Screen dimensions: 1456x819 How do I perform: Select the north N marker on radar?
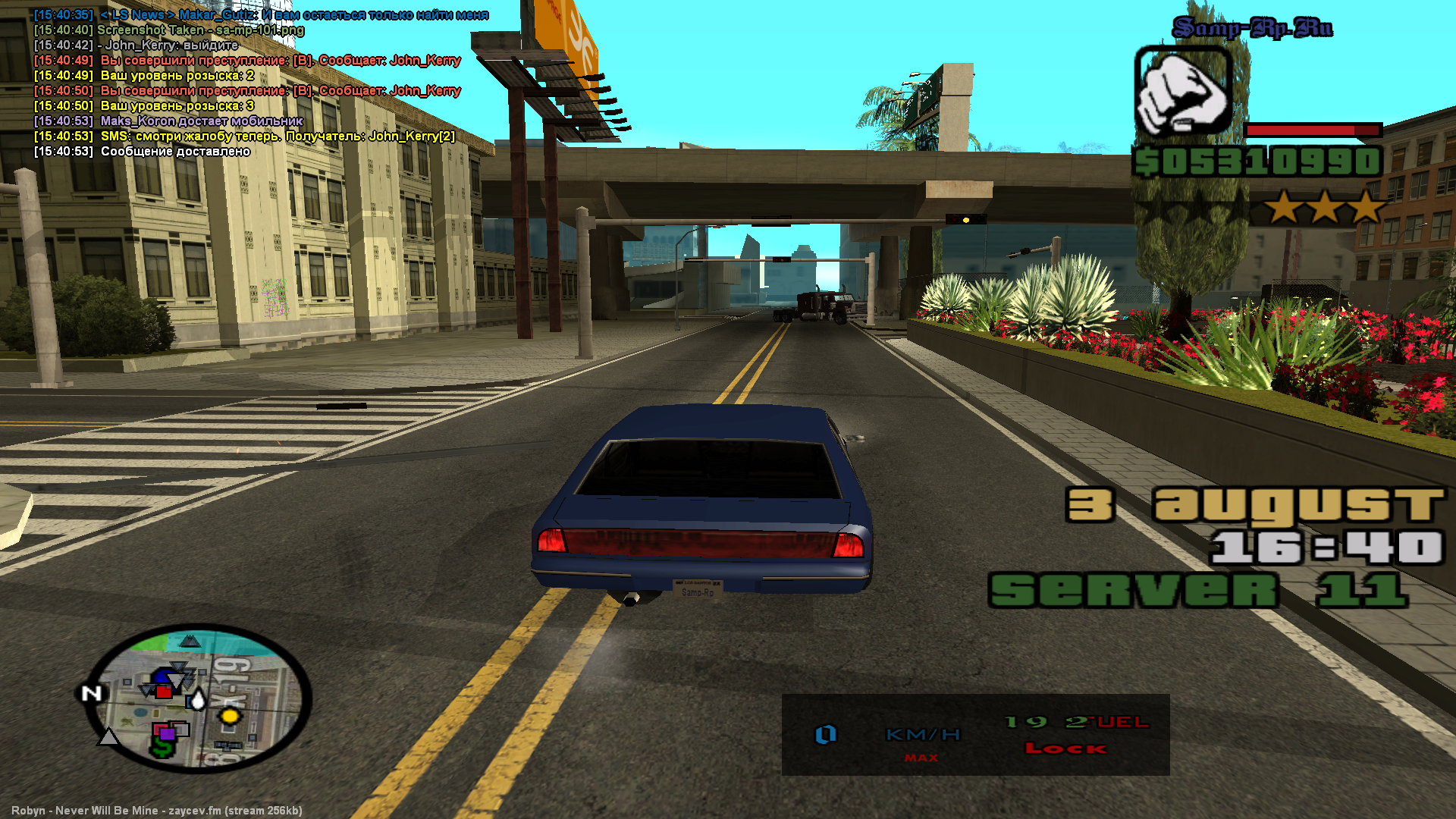click(x=92, y=693)
